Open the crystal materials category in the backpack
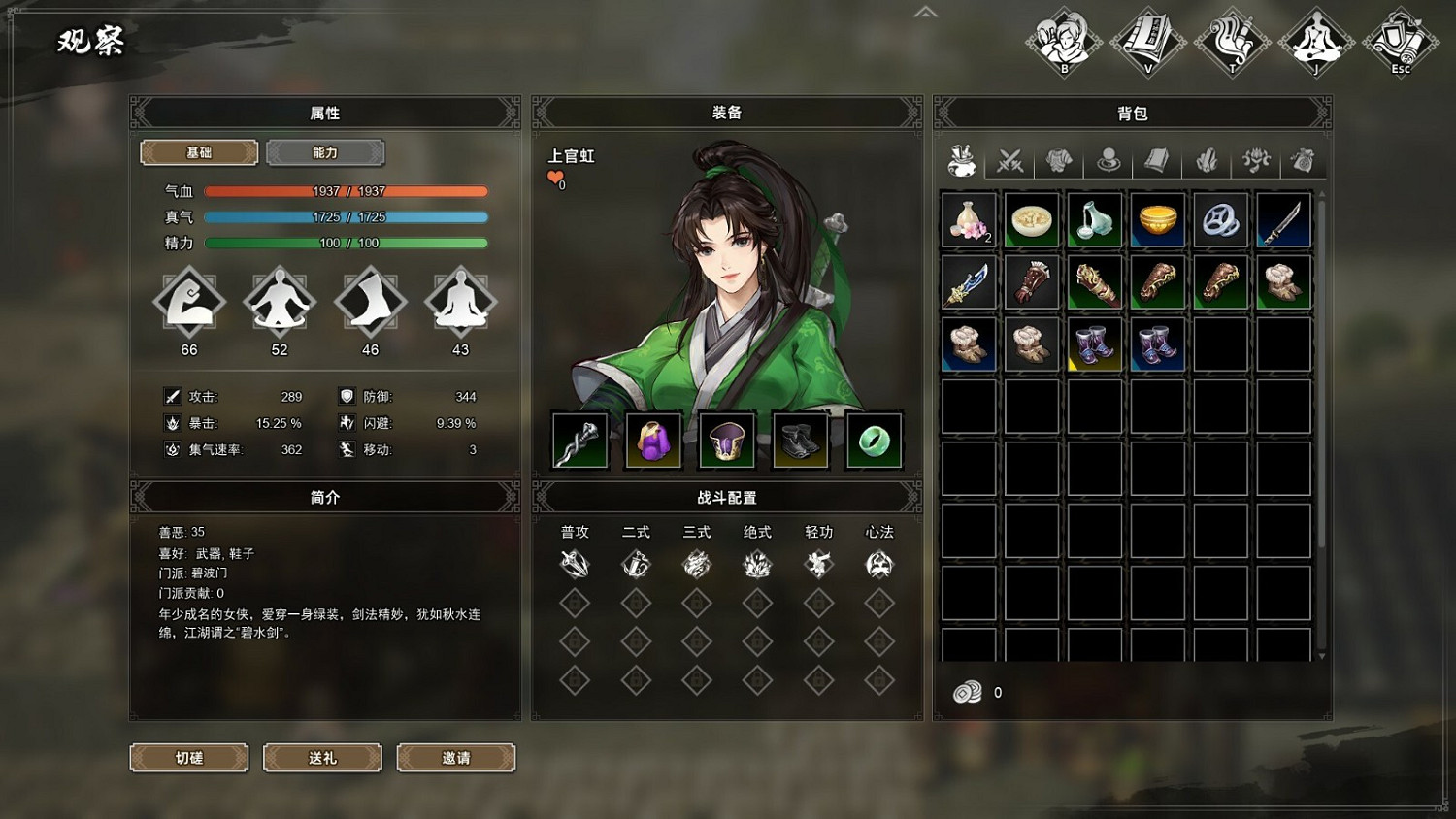 pyautogui.click(x=1207, y=161)
